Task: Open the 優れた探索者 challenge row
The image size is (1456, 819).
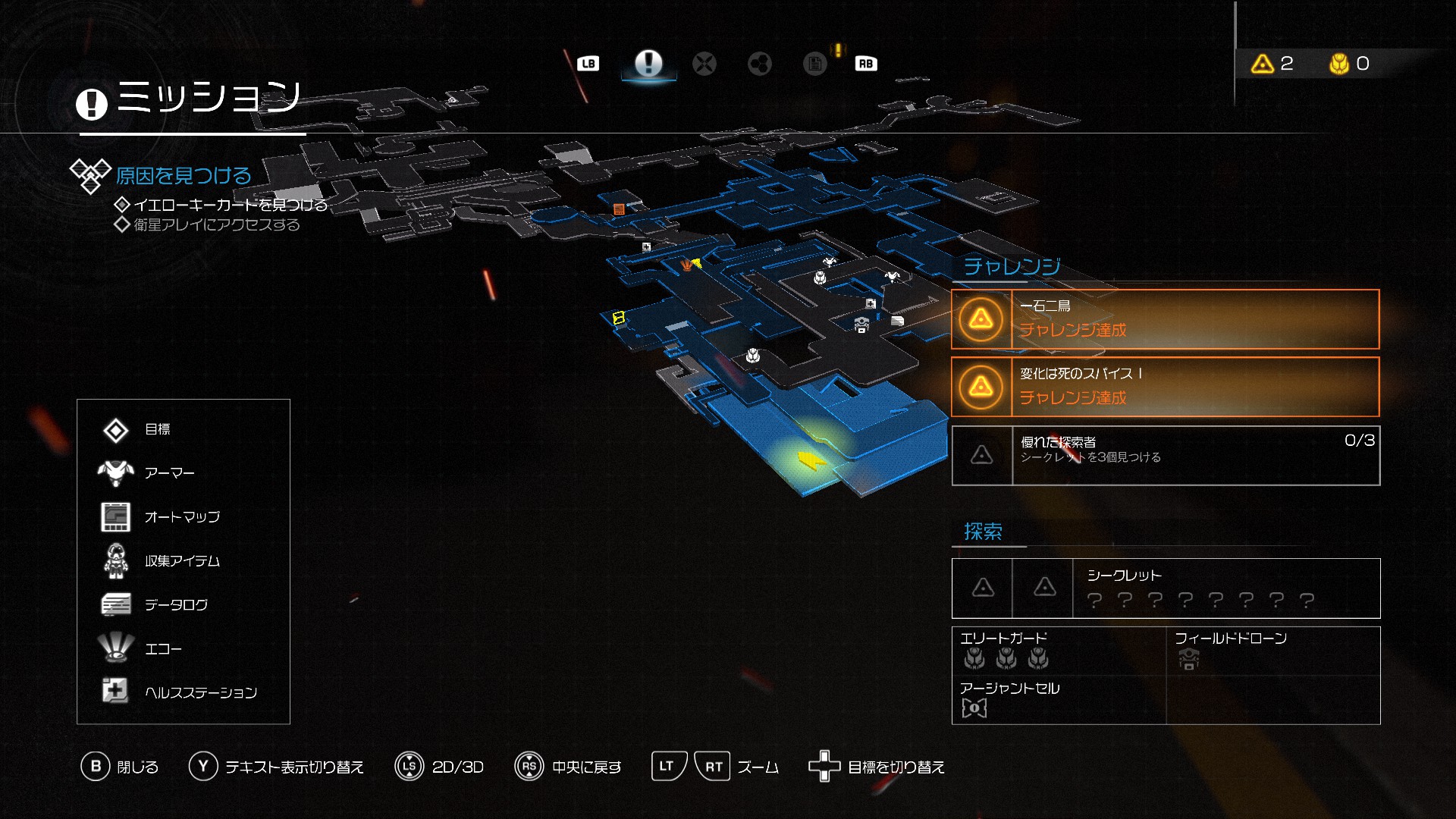Action: click(1165, 455)
